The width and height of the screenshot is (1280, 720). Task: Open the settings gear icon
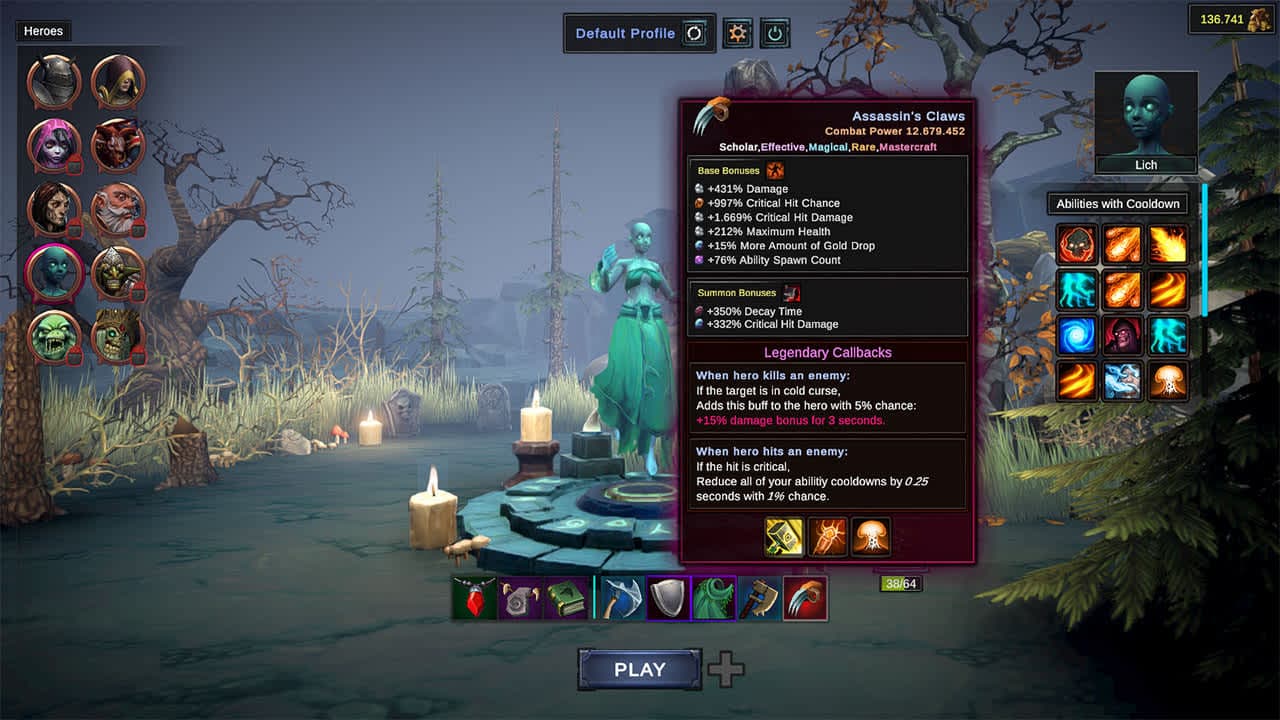pos(738,32)
